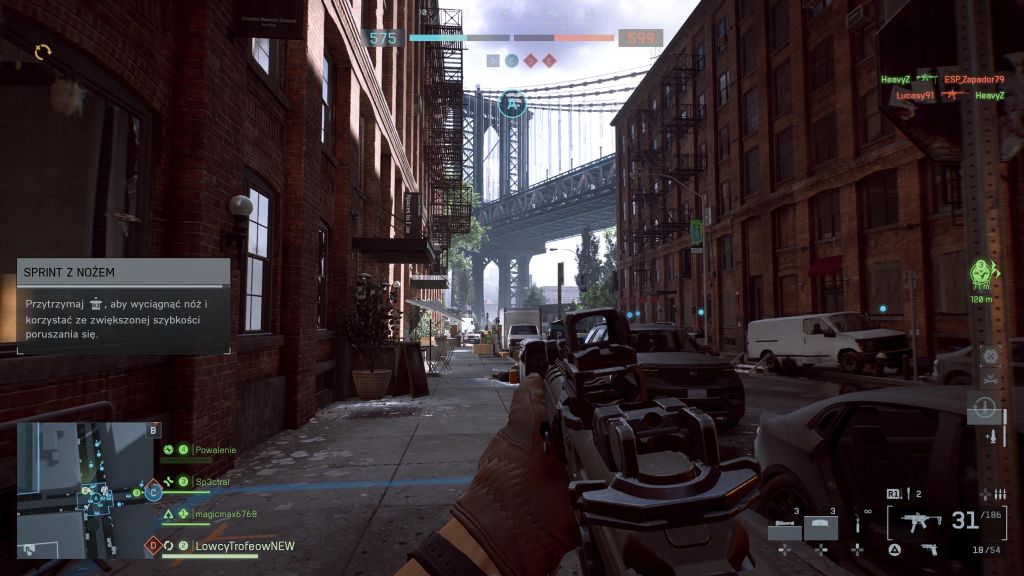Click the Sprint z nożem tutorial tip panel
Viewport: 1024px width, 576px height.
point(123,305)
